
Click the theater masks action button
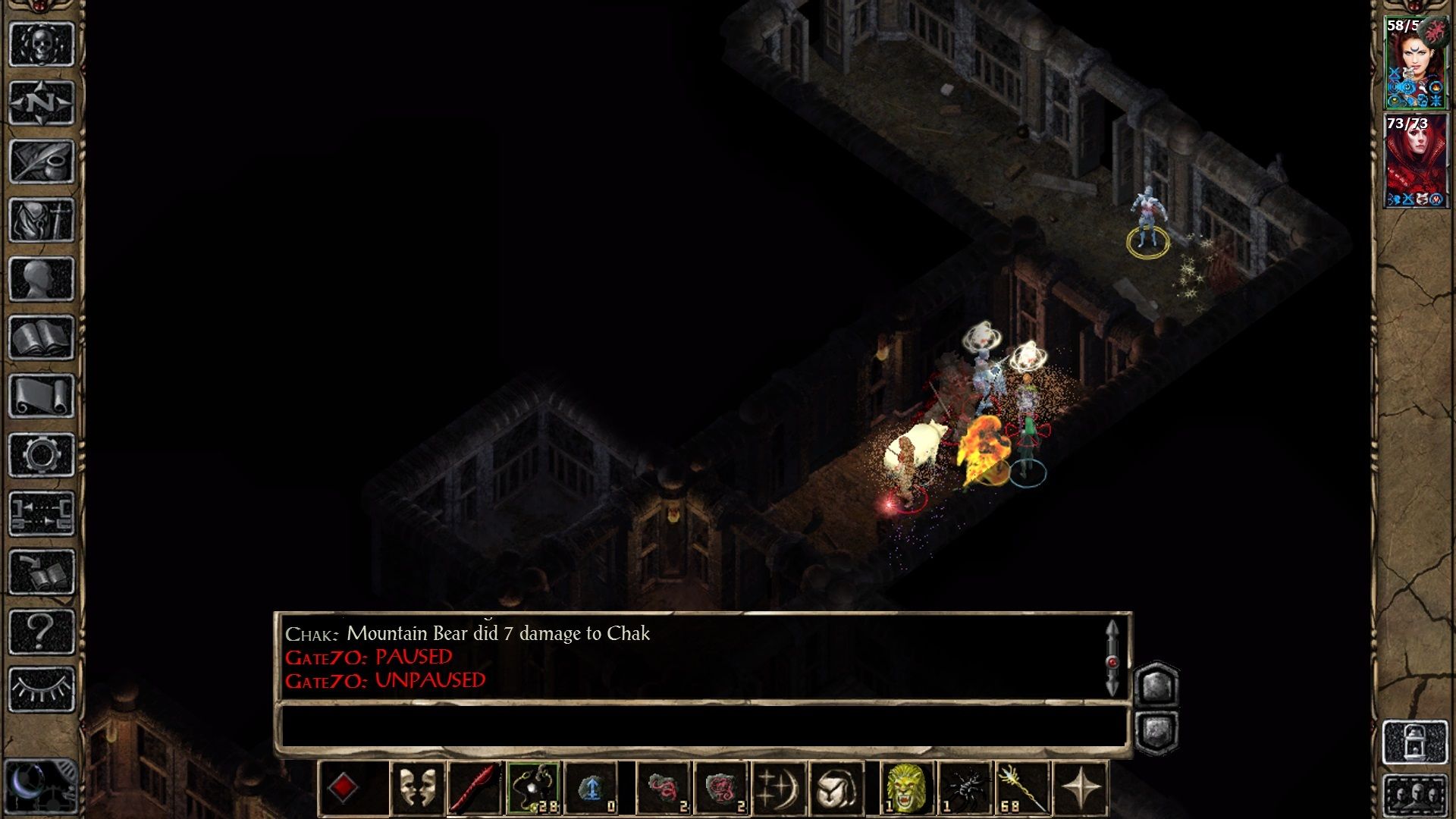point(417,788)
